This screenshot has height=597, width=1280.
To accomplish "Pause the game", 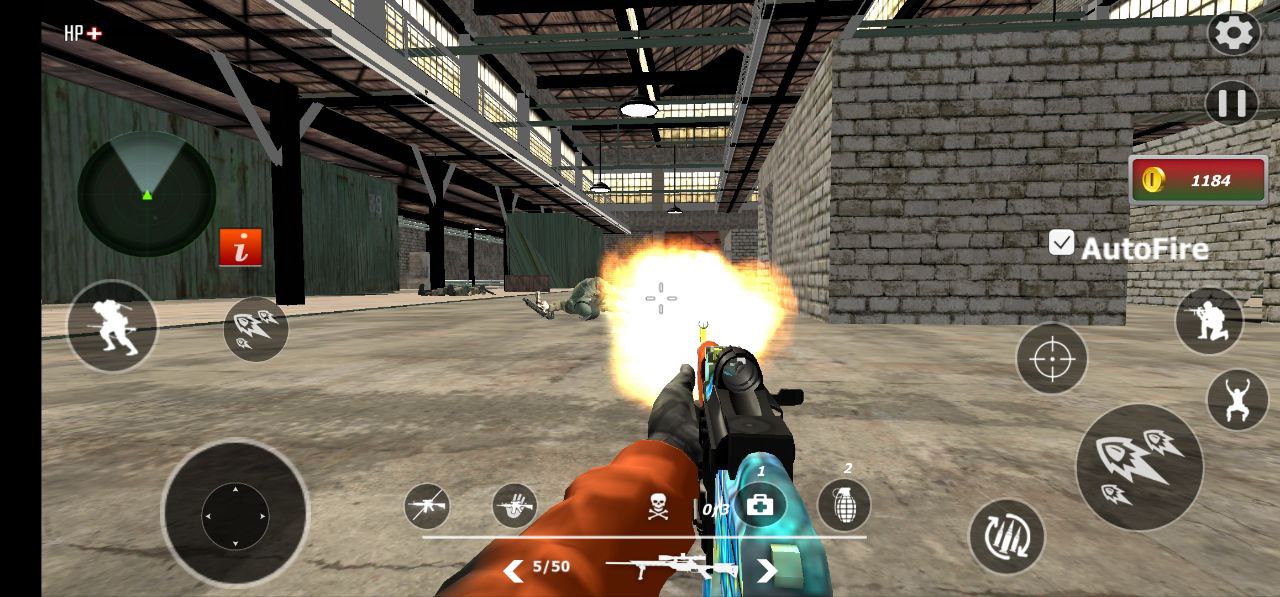I will coord(1231,103).
